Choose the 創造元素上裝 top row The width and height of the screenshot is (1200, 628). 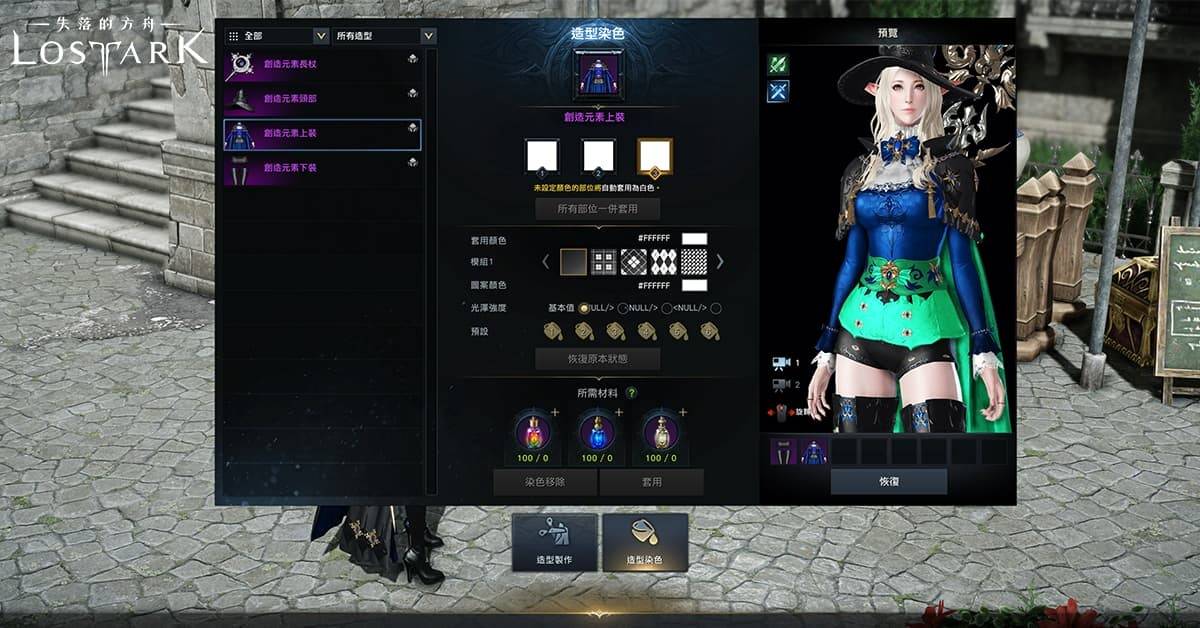tap(322, 134)
